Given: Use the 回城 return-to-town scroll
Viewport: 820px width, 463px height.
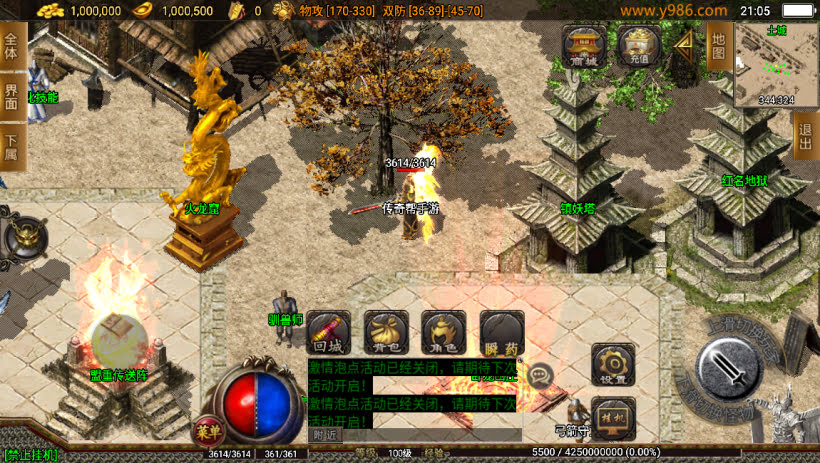Looking at the screenshot, I should (329, 333).
